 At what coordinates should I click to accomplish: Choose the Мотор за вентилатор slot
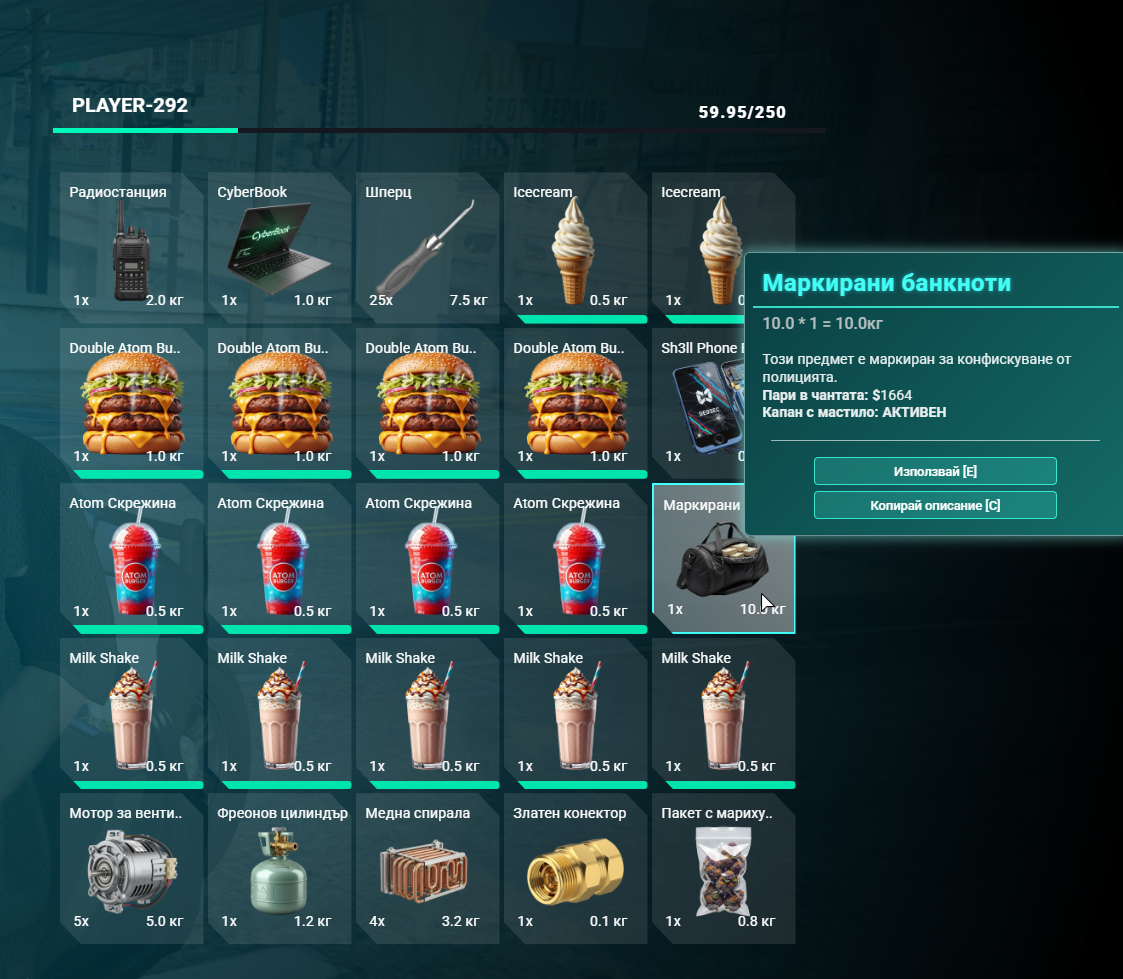click(x=131, y=868)
